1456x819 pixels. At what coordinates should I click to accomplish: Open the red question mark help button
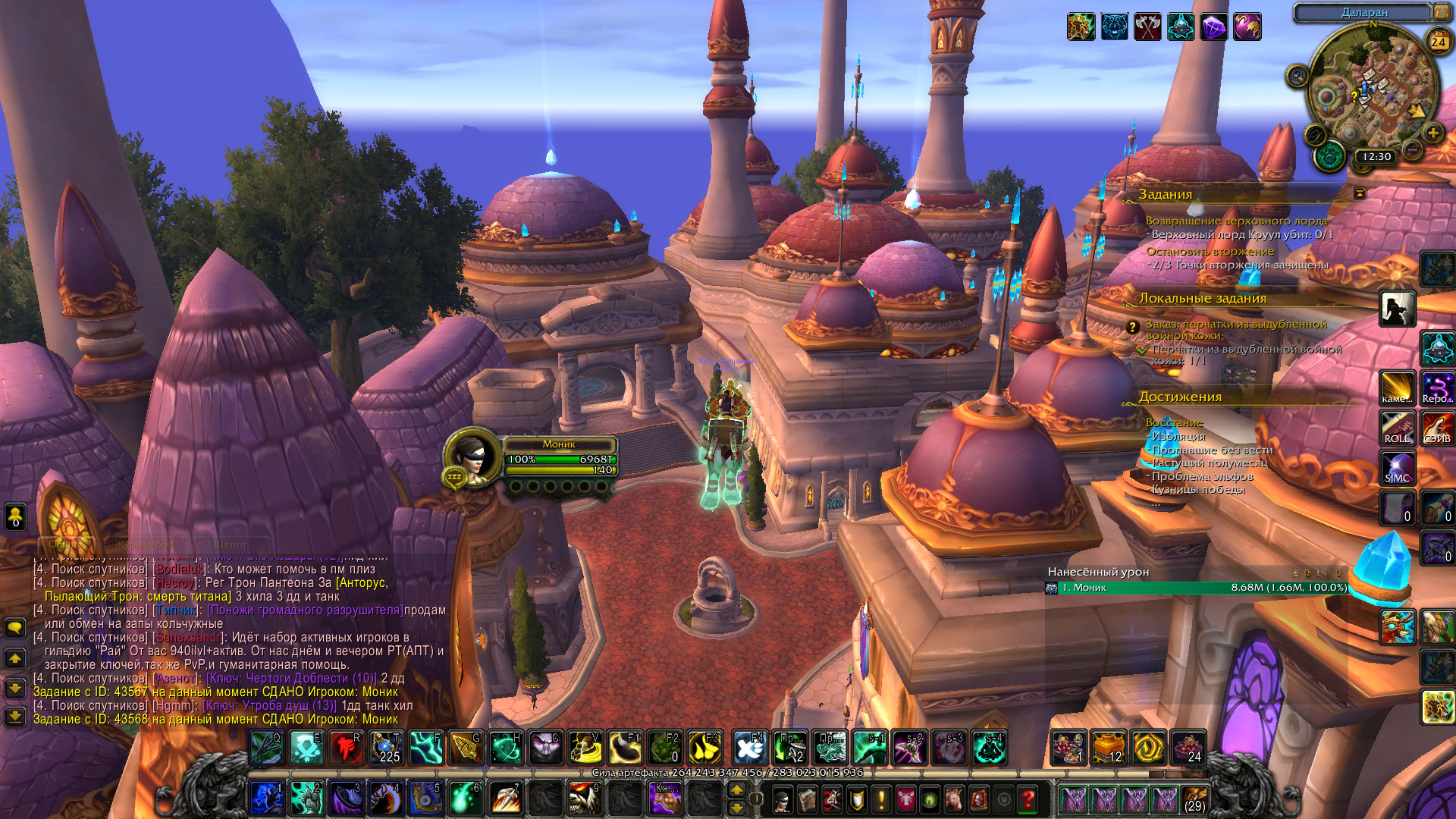1028,799
